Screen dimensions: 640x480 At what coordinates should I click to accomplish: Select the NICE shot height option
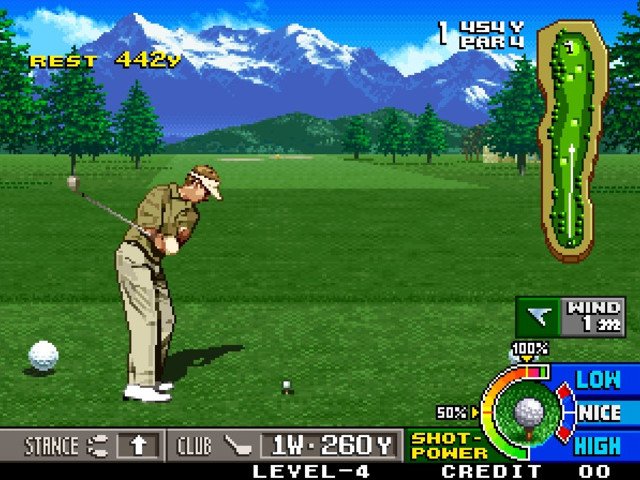599,412
